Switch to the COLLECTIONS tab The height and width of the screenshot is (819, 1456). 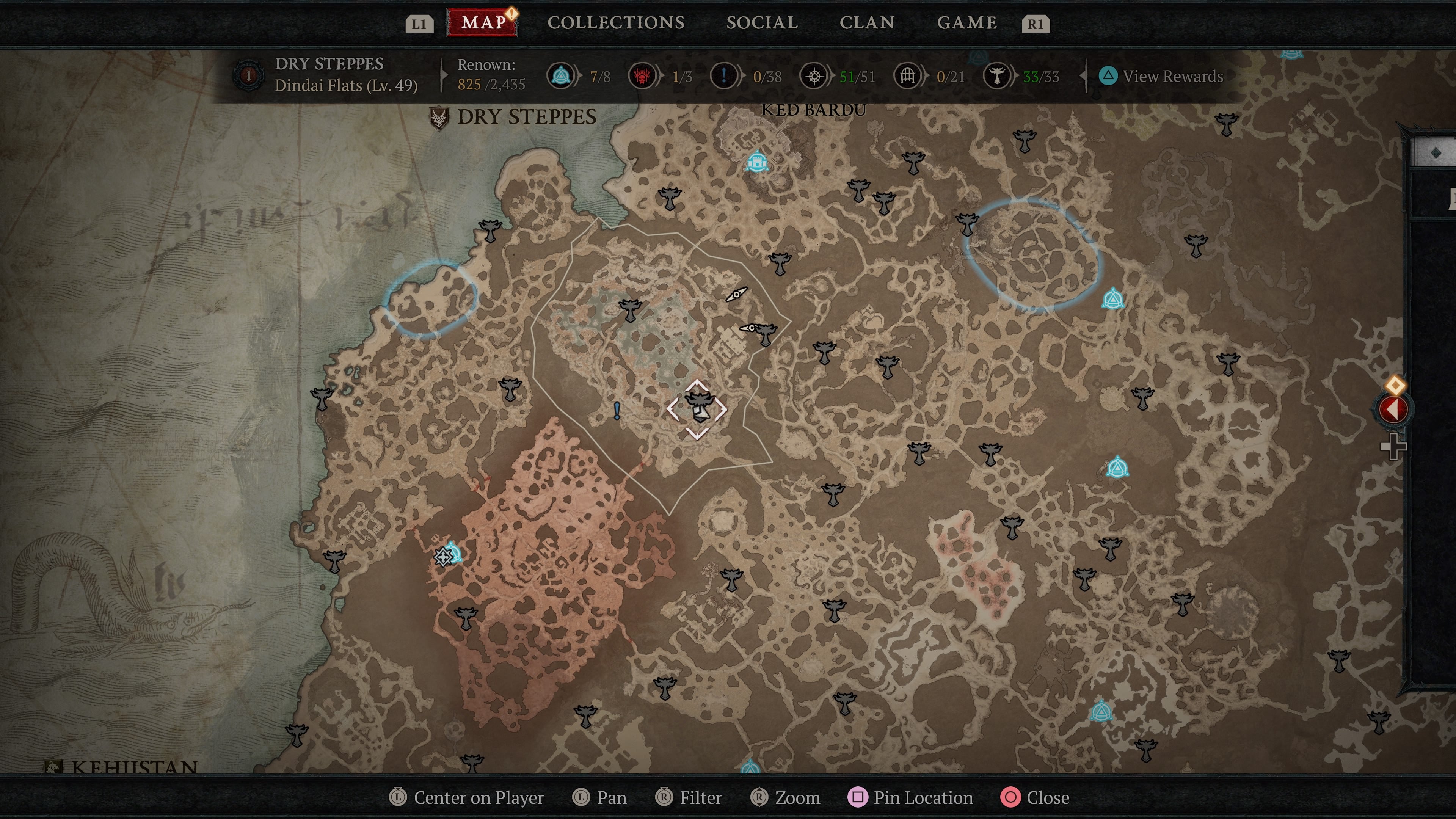(x=615, y=23)
